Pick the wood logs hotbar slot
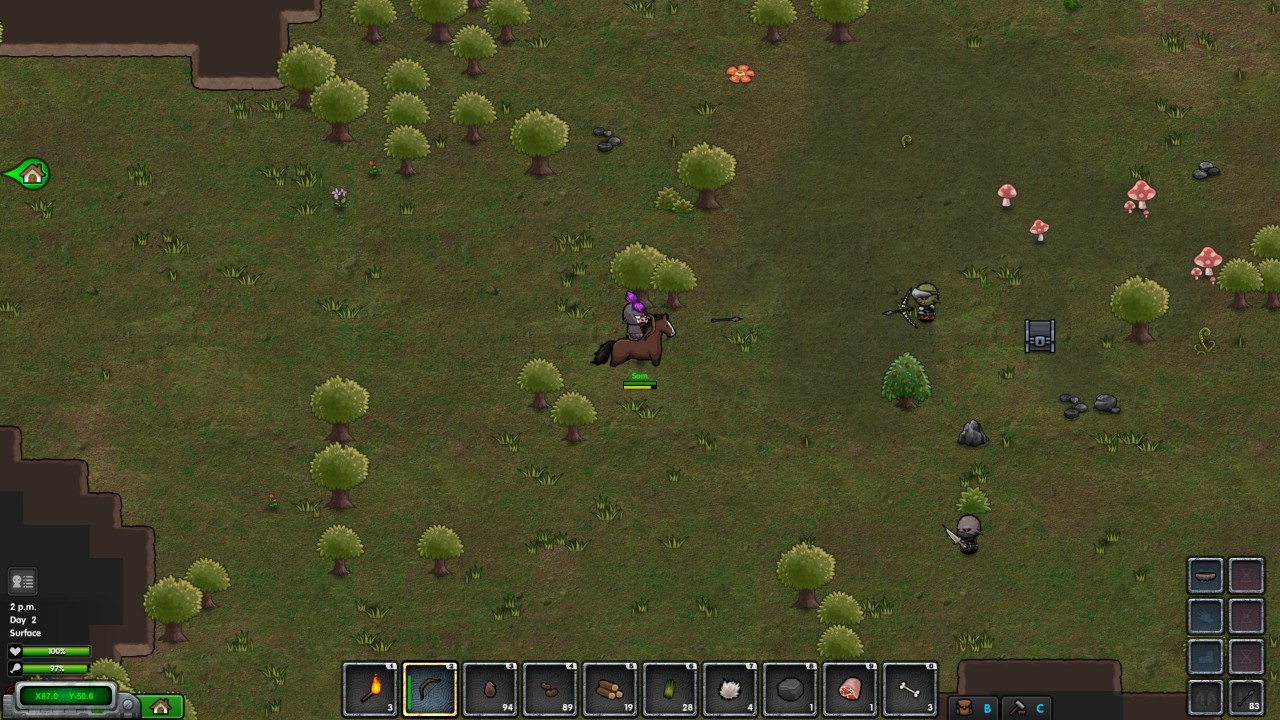Viewport: 1280px width, 720px height. point(610,690)
